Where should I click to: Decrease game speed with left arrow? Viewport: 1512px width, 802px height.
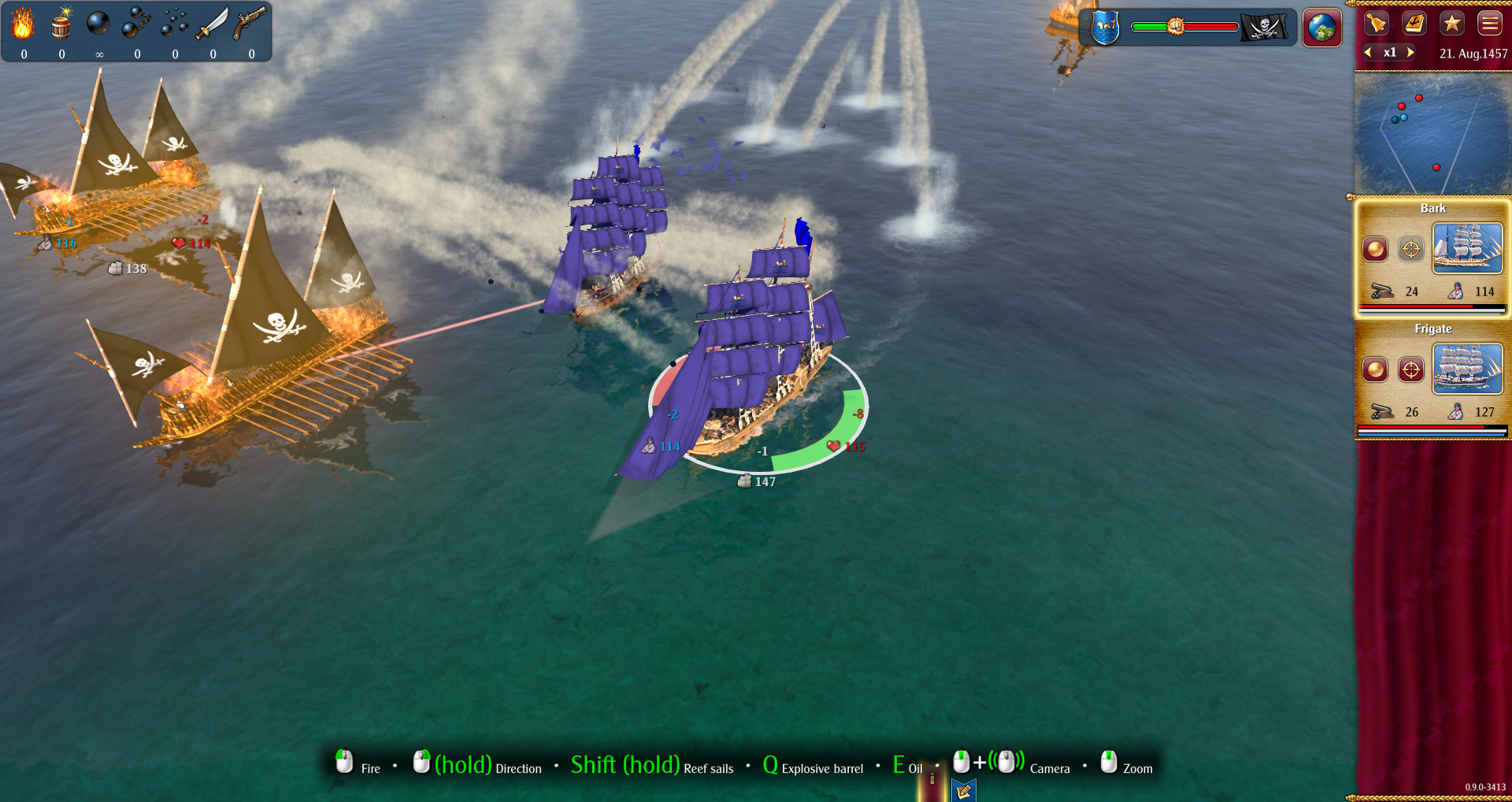click(1369, 52)
